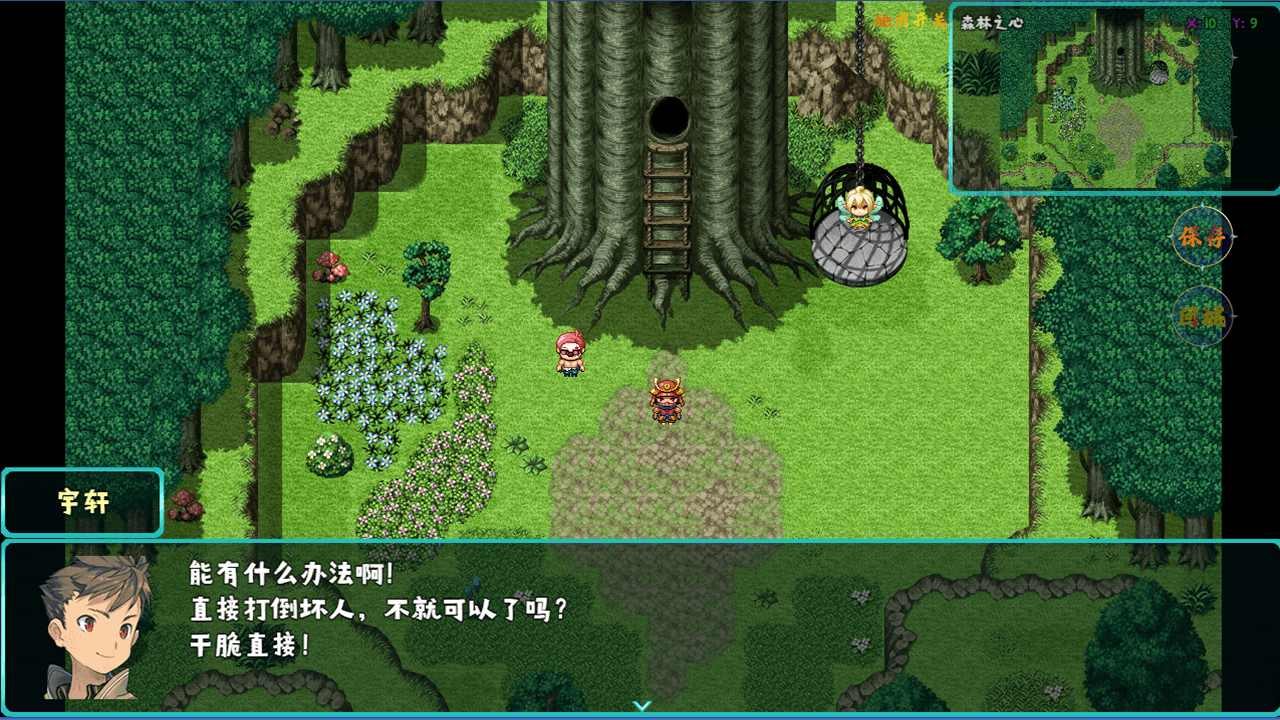The width and height of the screenshot is (1280, 720).
Task: Click the down arrow to advance the dialogue
Action: point(641,705)
